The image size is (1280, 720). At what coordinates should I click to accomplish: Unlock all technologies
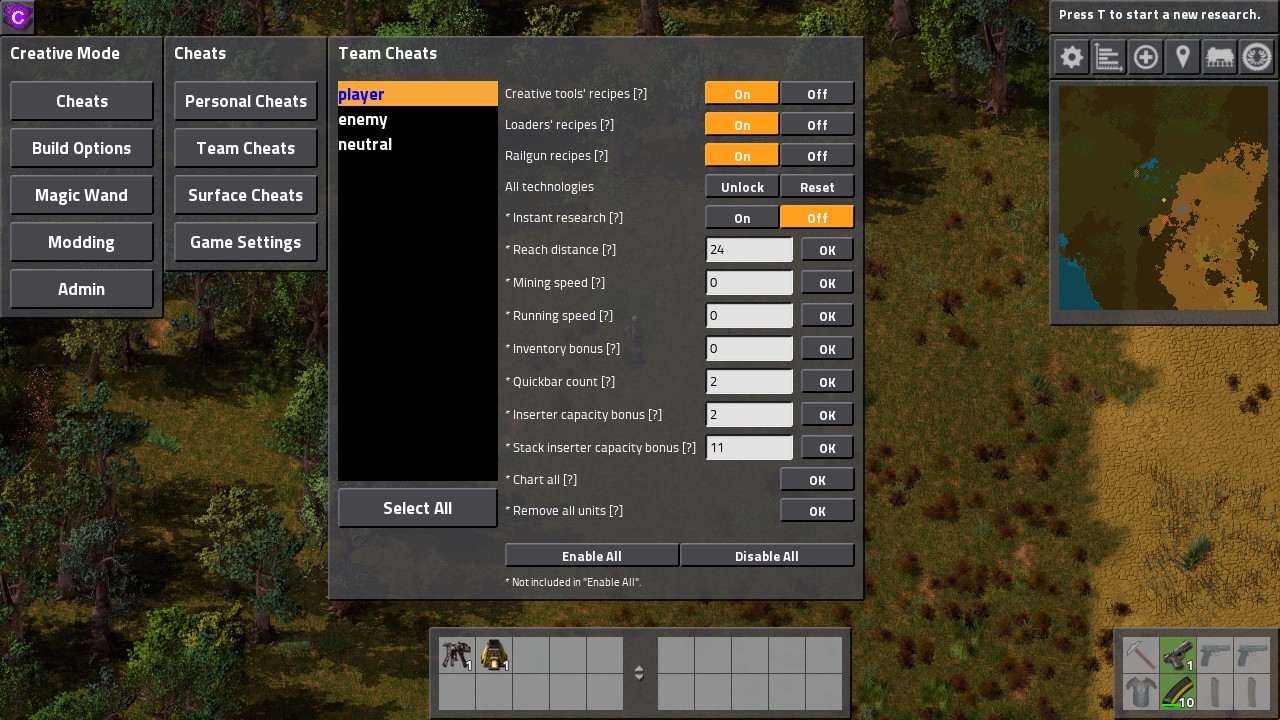(741, 186)
